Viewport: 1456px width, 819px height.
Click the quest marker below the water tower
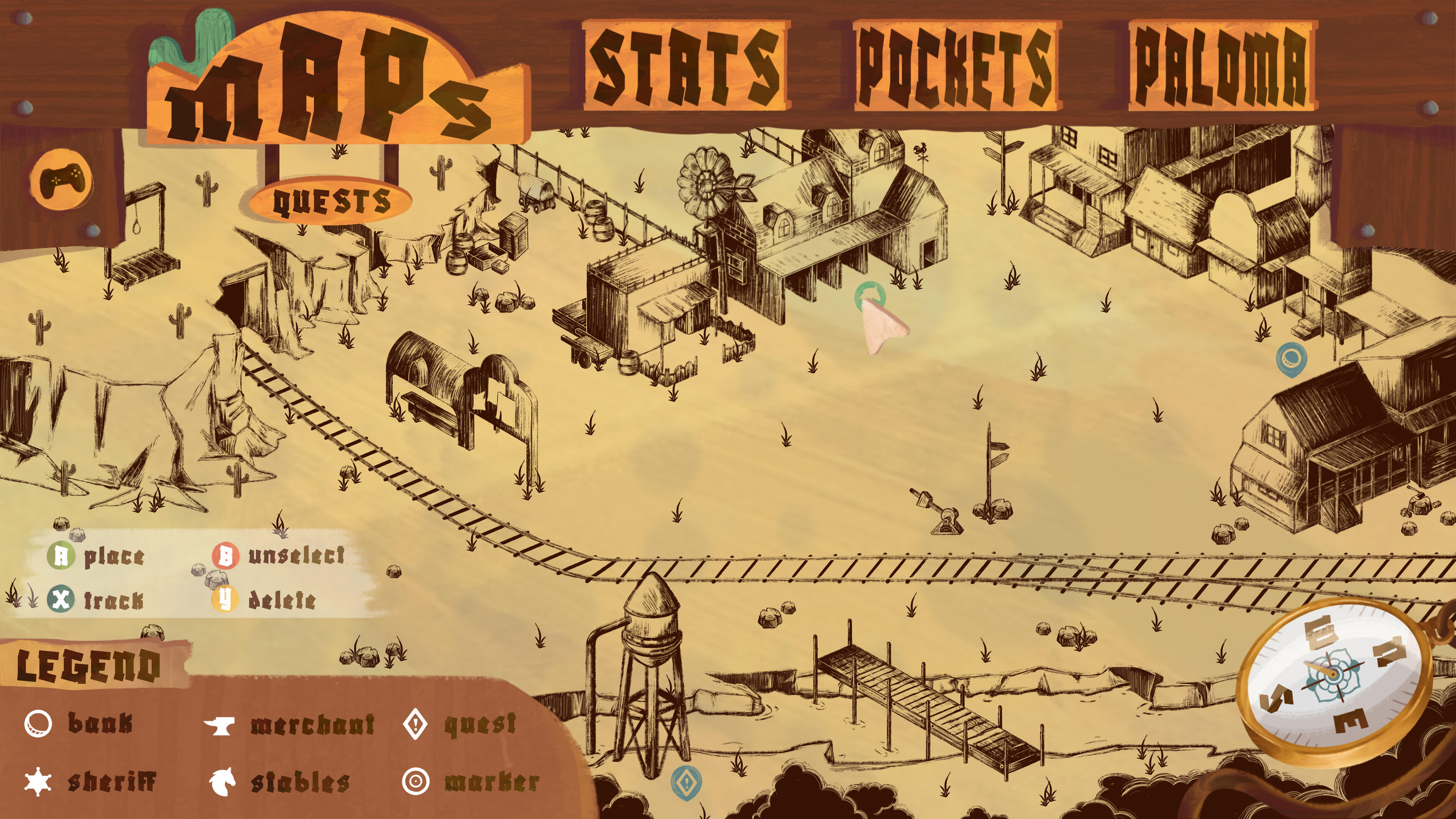pos(688,782)
